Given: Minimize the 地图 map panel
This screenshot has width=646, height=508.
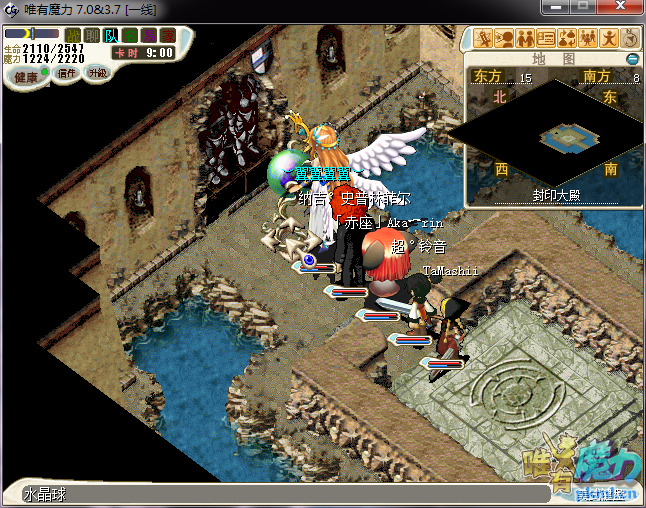Looking at the screenshot, I should pyautogui.click(x=632, y=59).
